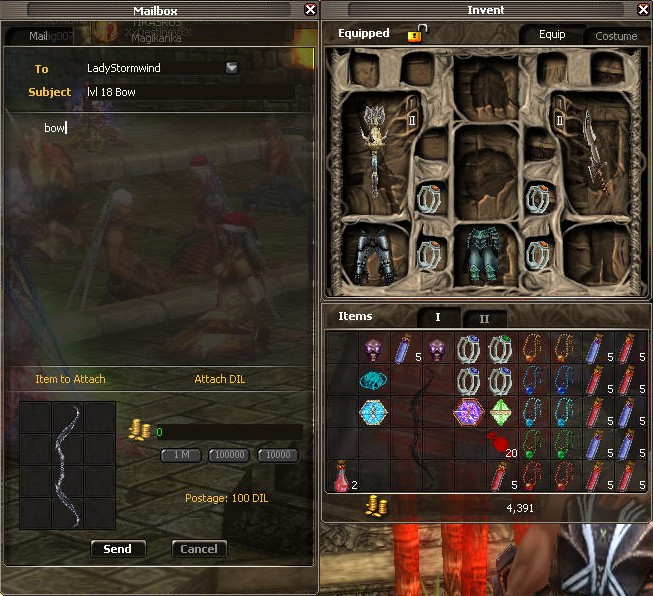Select the green diamond gem item

(499, 411)
